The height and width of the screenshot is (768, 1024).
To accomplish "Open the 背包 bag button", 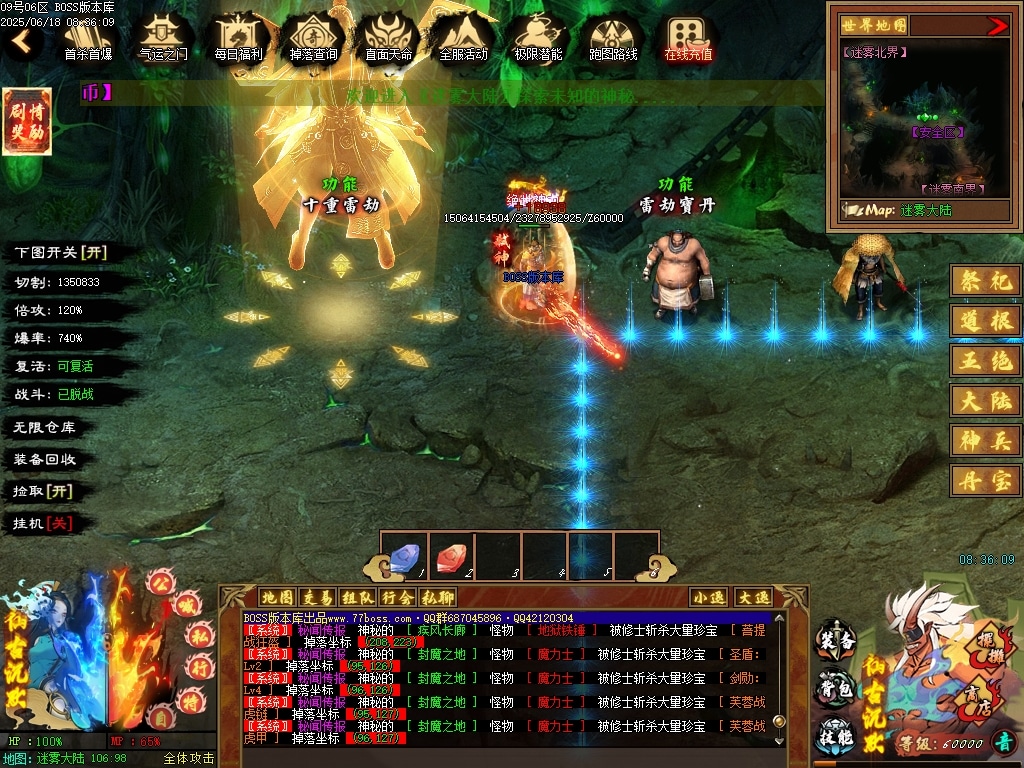I will pyautogui.click(x=836, y=688).
